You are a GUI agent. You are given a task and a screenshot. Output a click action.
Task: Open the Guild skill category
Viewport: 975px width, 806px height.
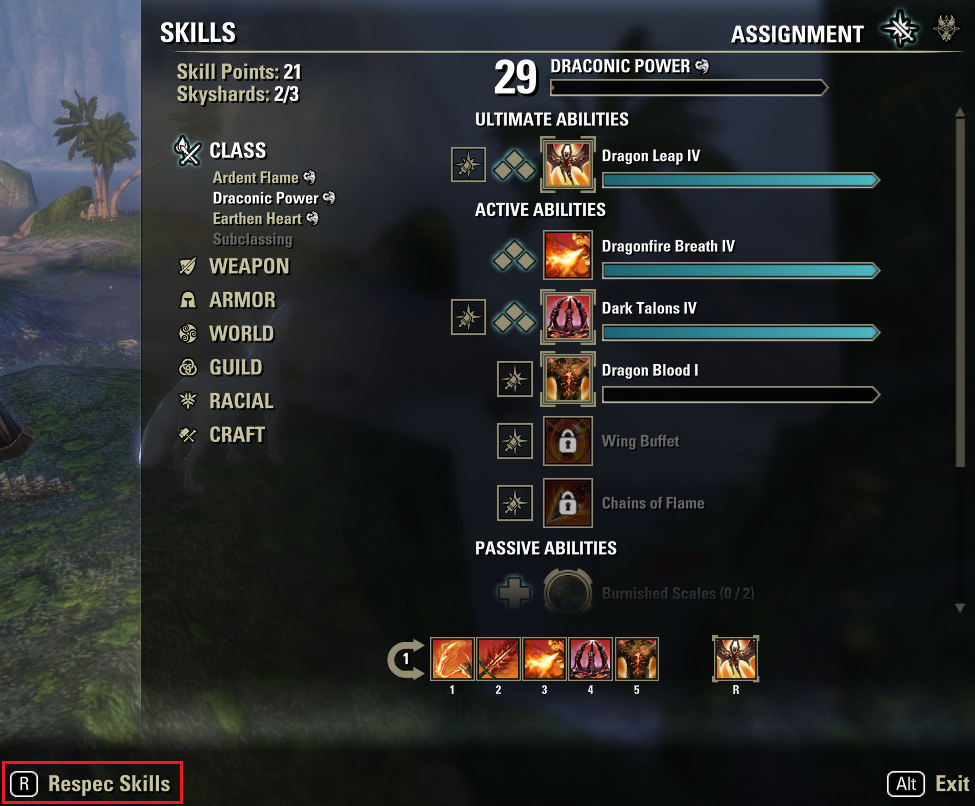(235, 367)
